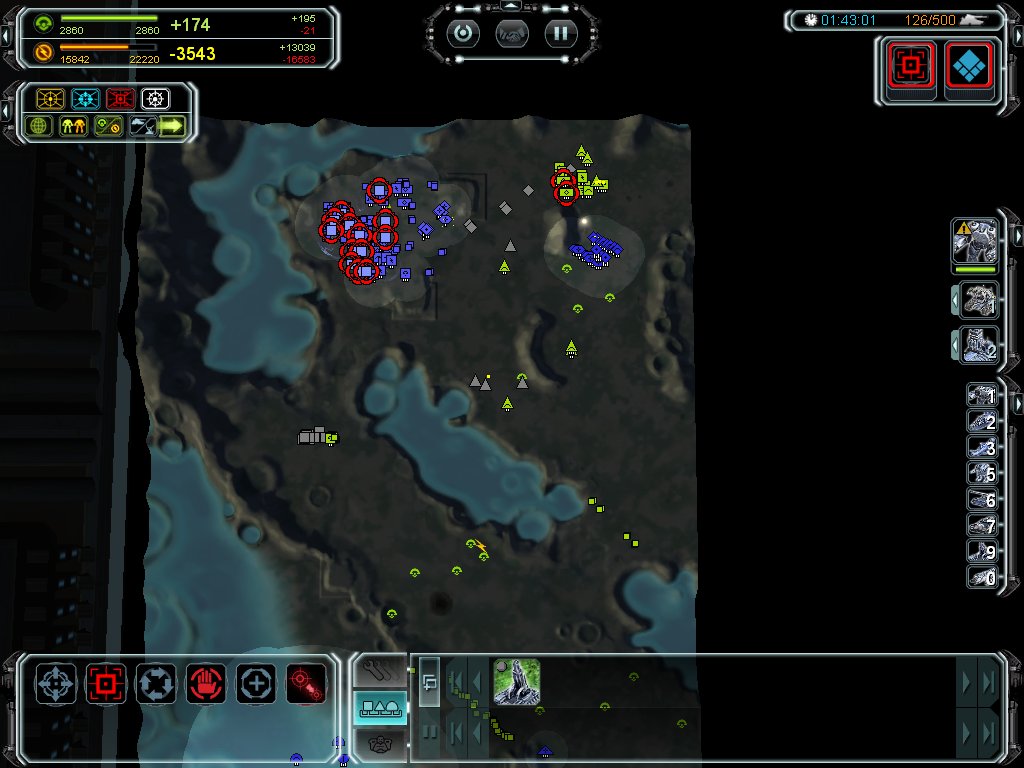1024x768 pixels.
Task: Open the main menu power-ring button
Action: pos(463,33)
